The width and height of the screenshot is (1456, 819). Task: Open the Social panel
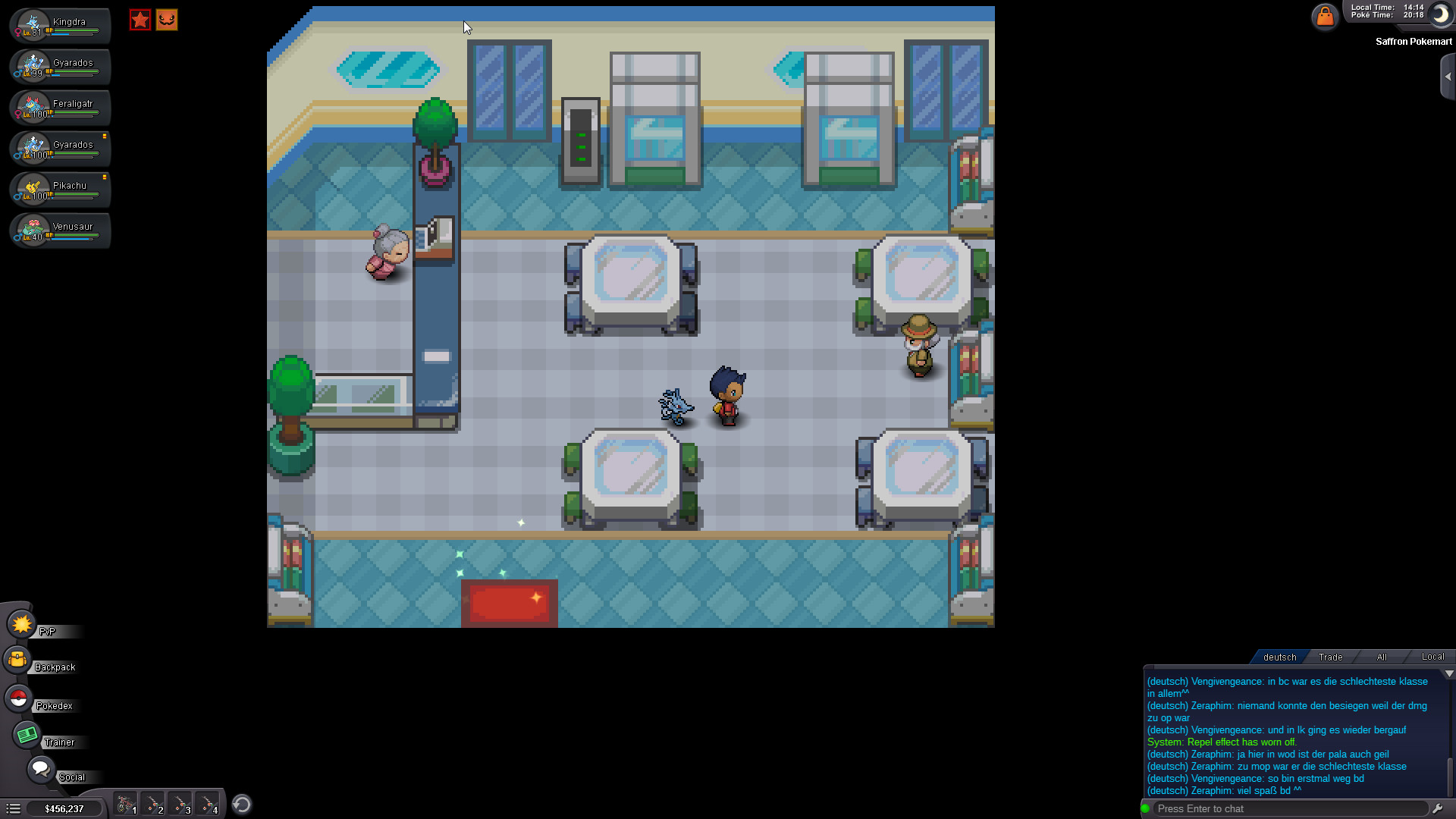42,768
